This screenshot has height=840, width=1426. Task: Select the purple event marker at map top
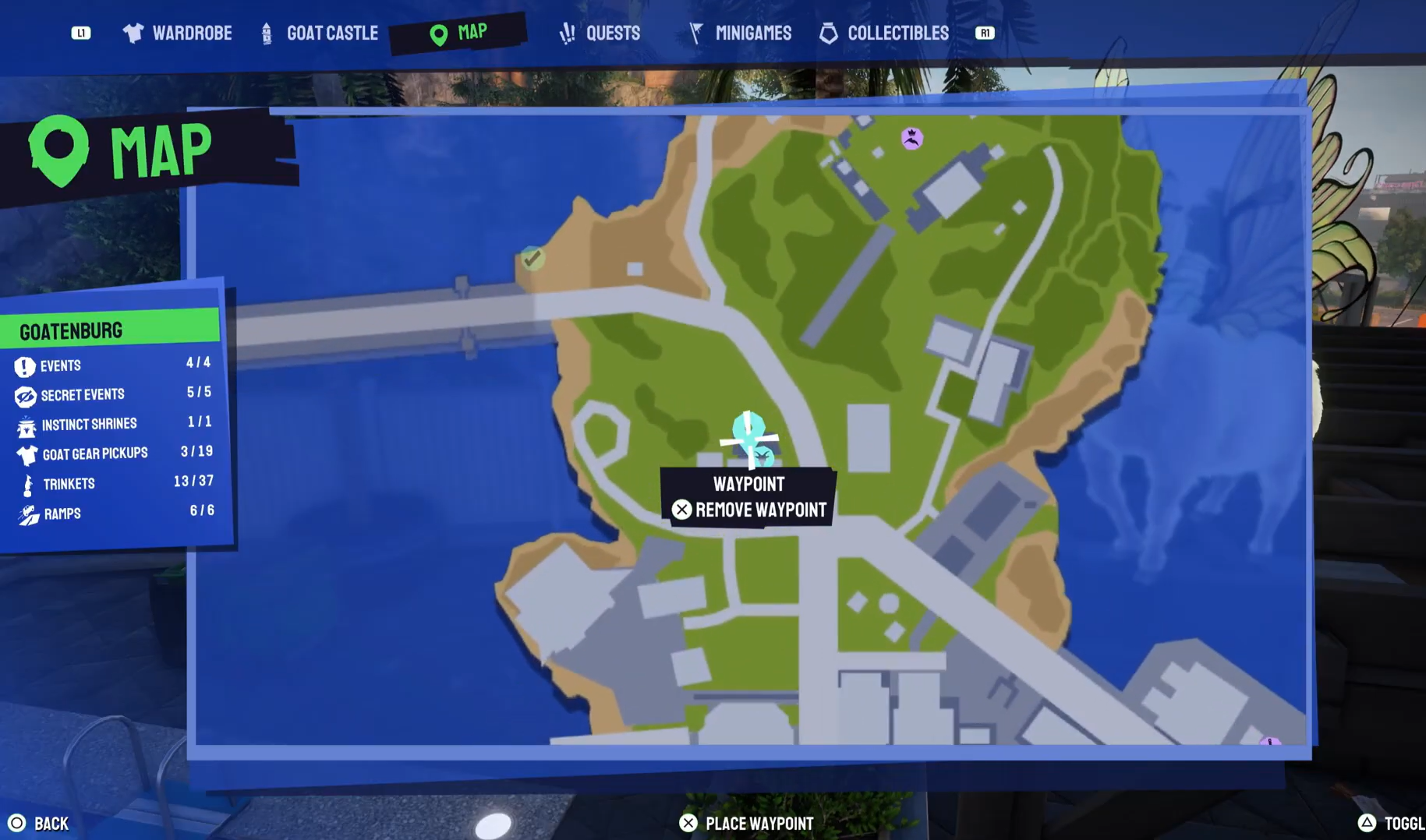[x=911, y=137]
